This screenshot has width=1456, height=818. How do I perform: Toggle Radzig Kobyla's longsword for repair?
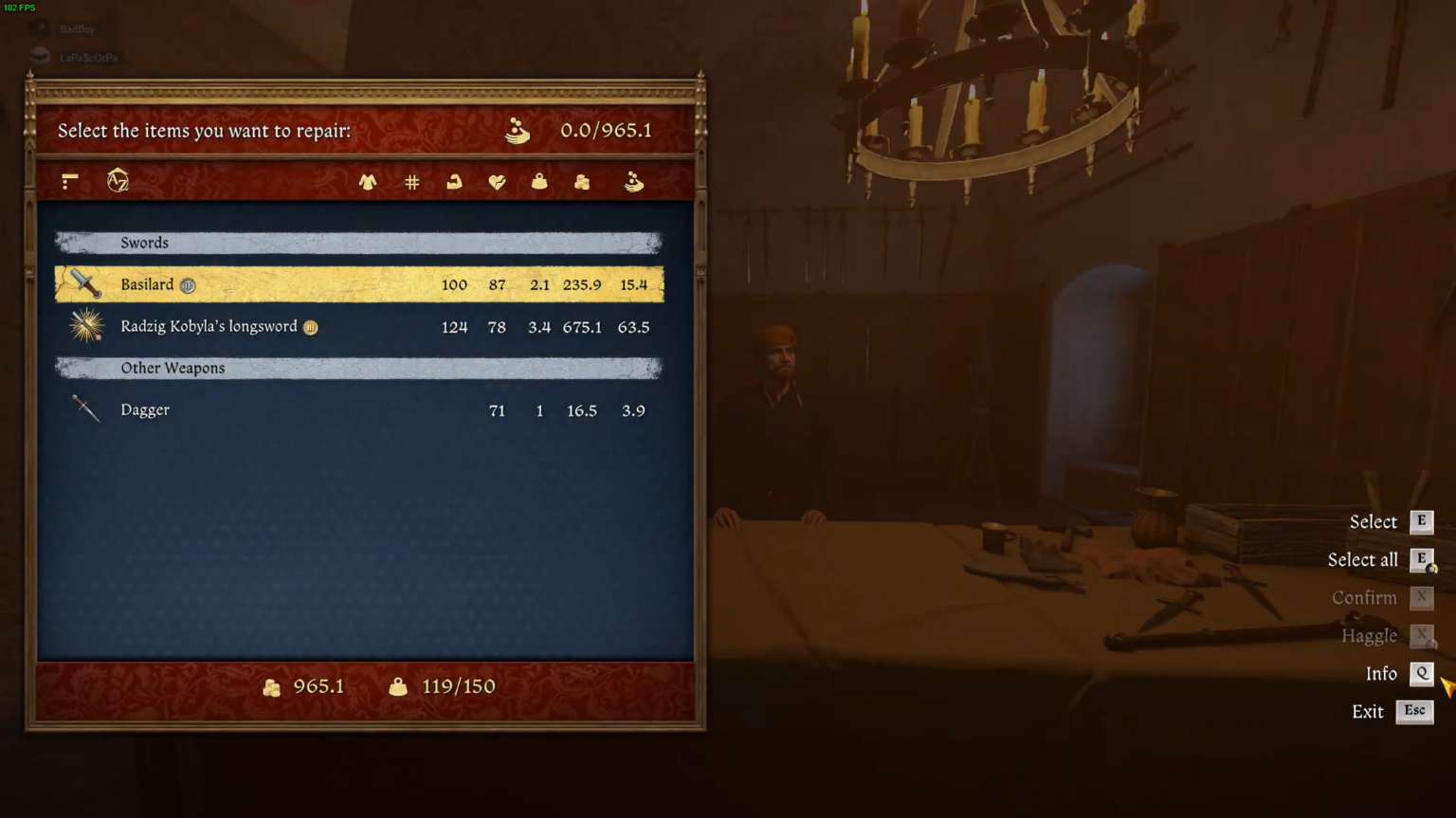(x=284, y=326)
